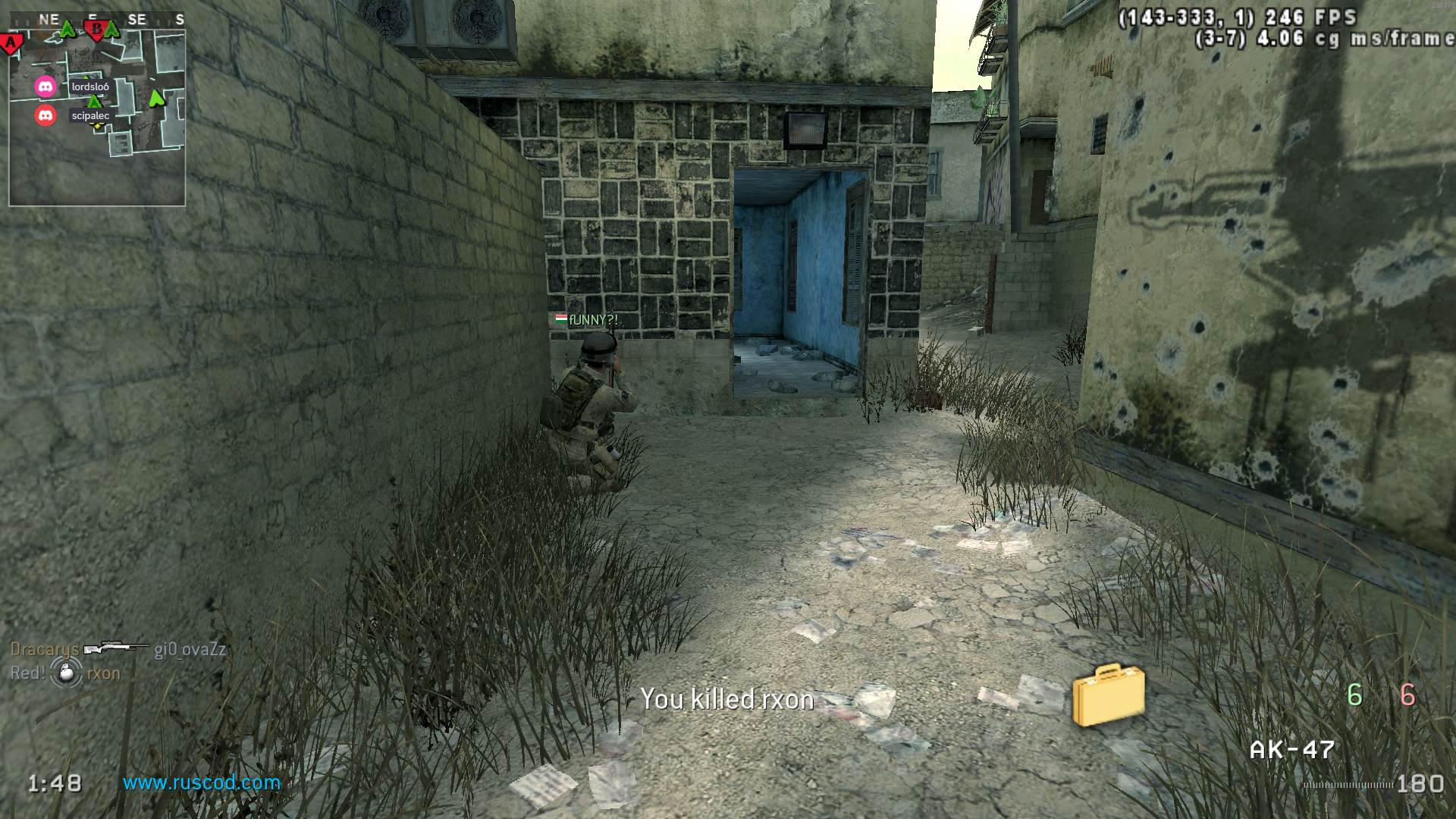The height and width of the screenshot is (819, 1456).
Task: Click the yellow briefcase bomb icon
Action: (x=1108, y=694)
